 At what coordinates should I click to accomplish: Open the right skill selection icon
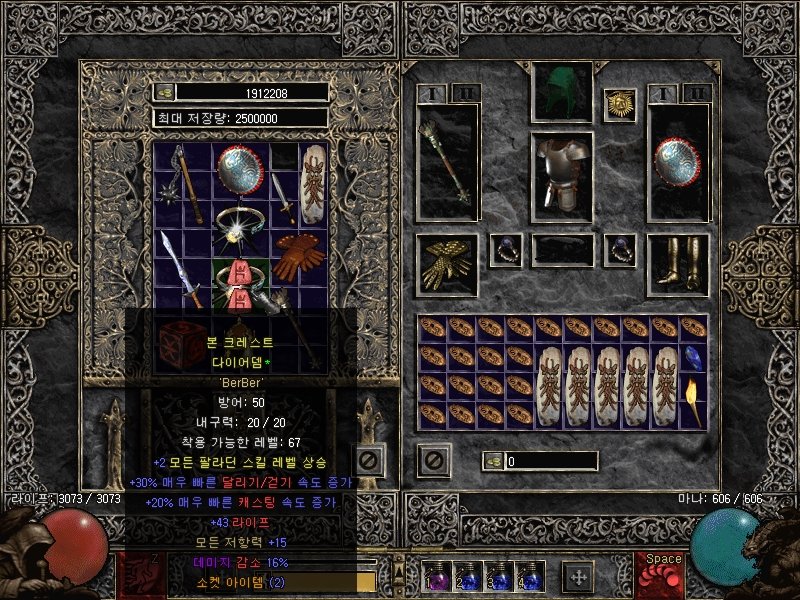coord(662,574)
